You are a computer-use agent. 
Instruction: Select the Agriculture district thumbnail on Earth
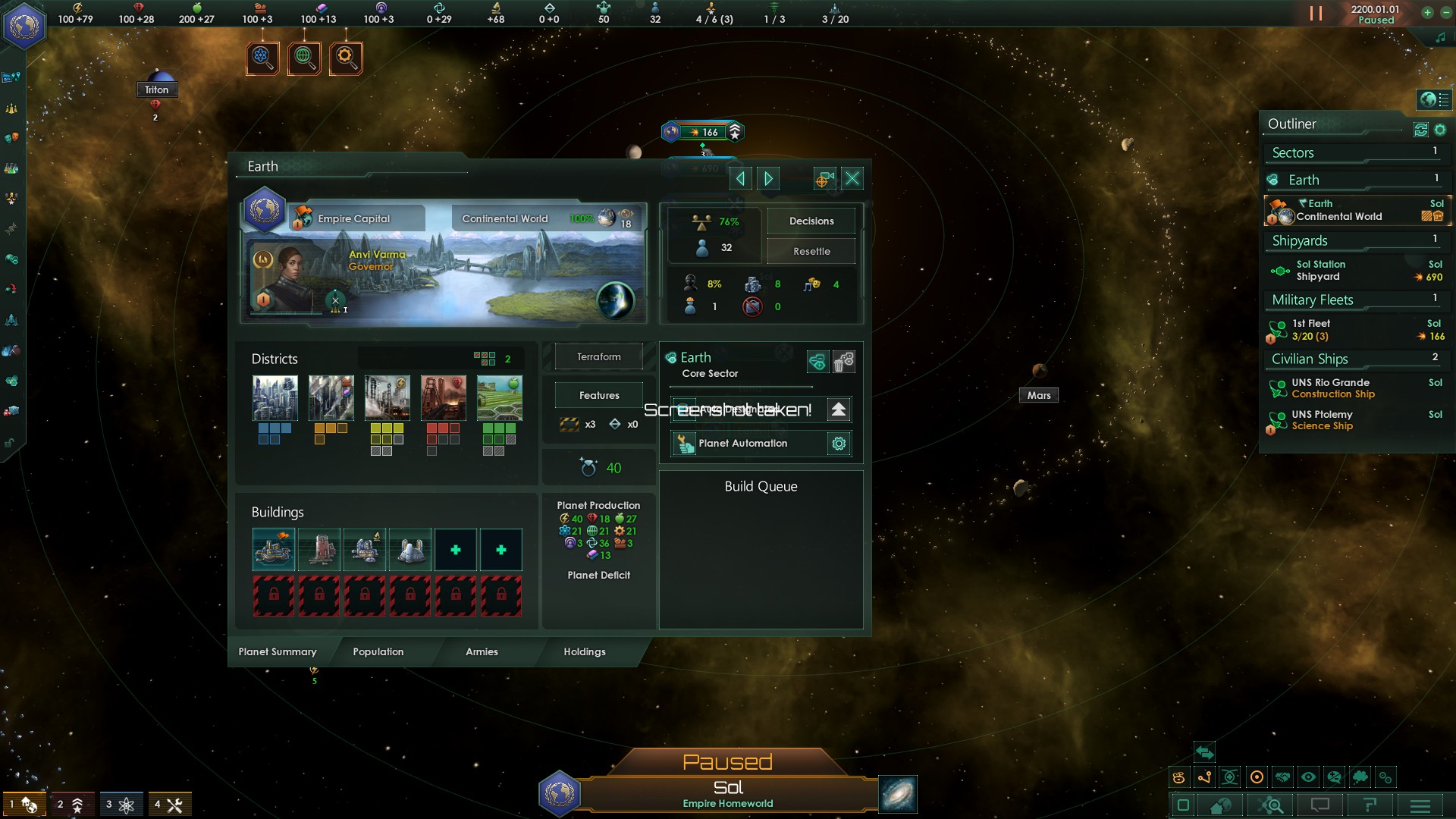click(500, 397)
